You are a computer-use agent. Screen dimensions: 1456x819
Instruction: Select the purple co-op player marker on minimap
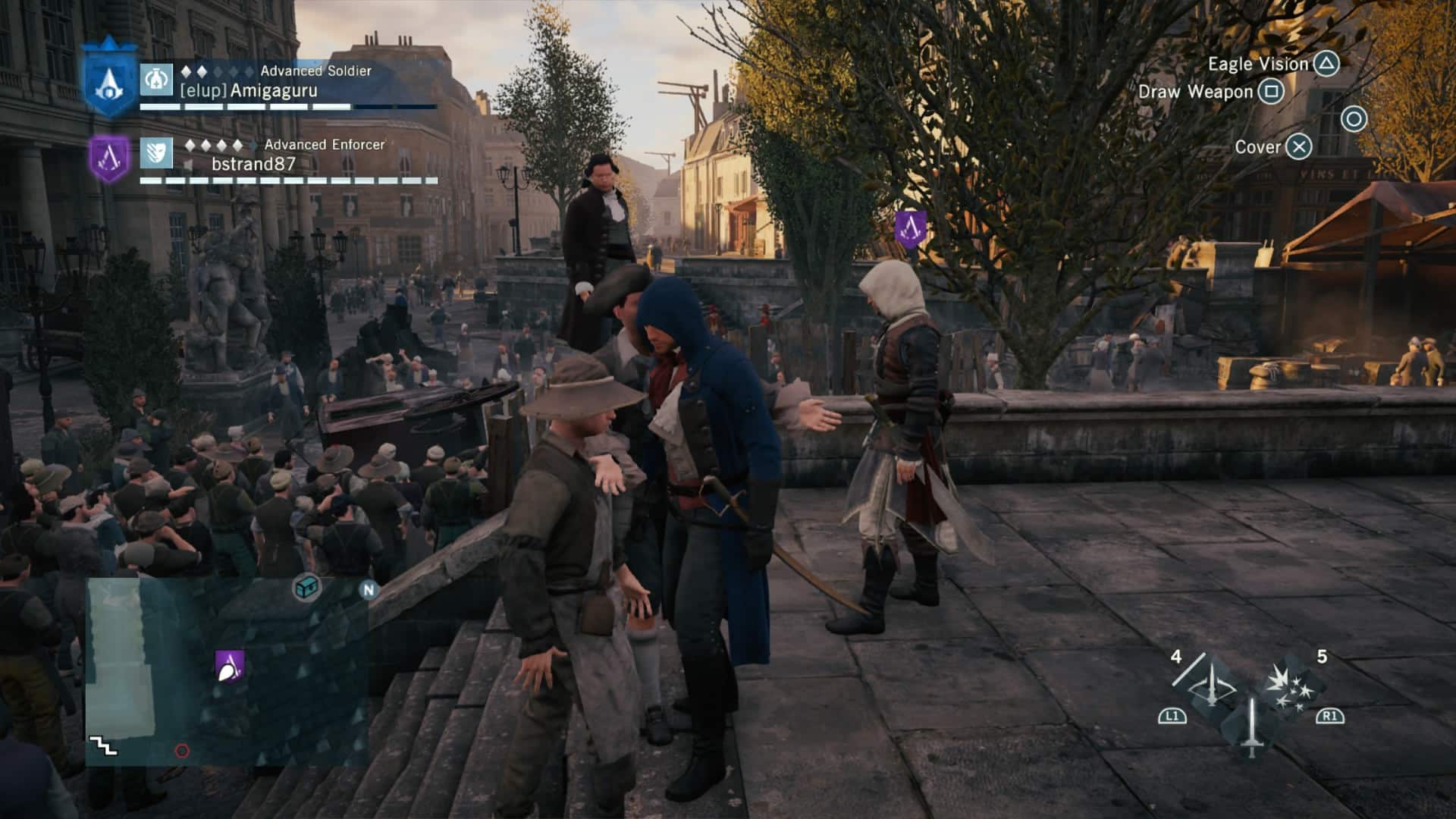(x=229, y=666)
